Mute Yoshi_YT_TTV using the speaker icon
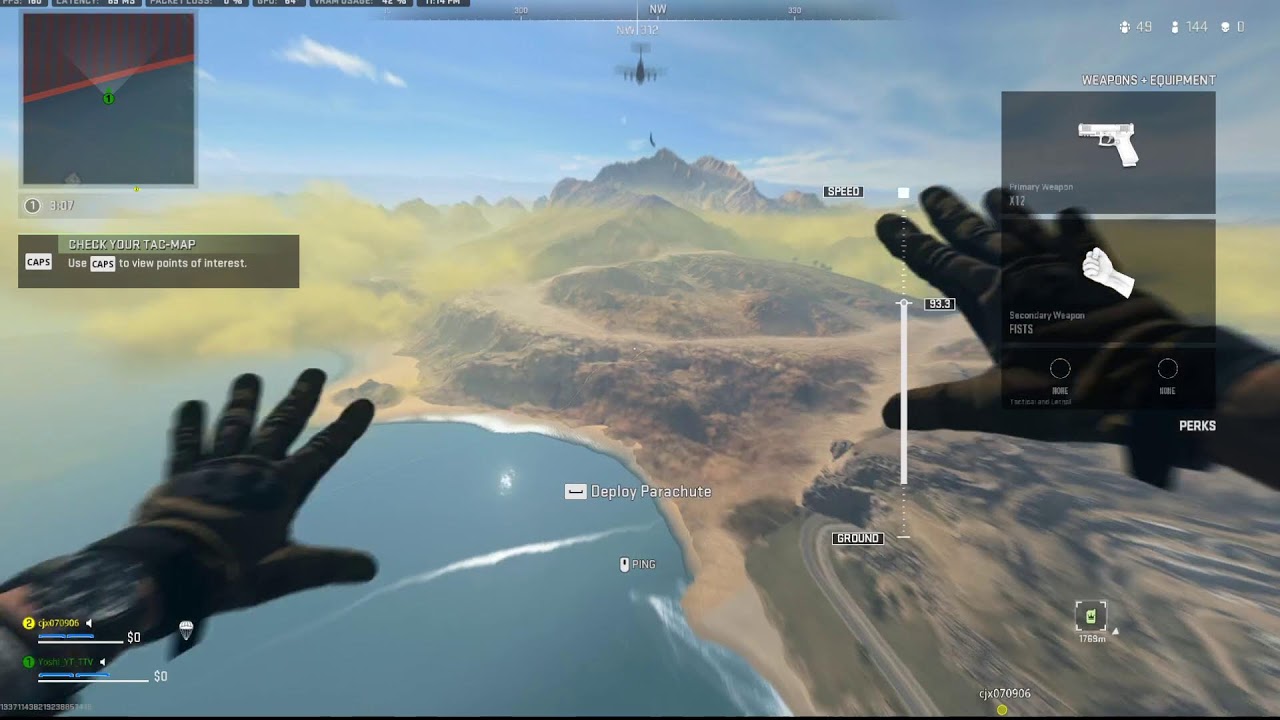The height and width of the screenshot is (720, 1280). (102, 662)
